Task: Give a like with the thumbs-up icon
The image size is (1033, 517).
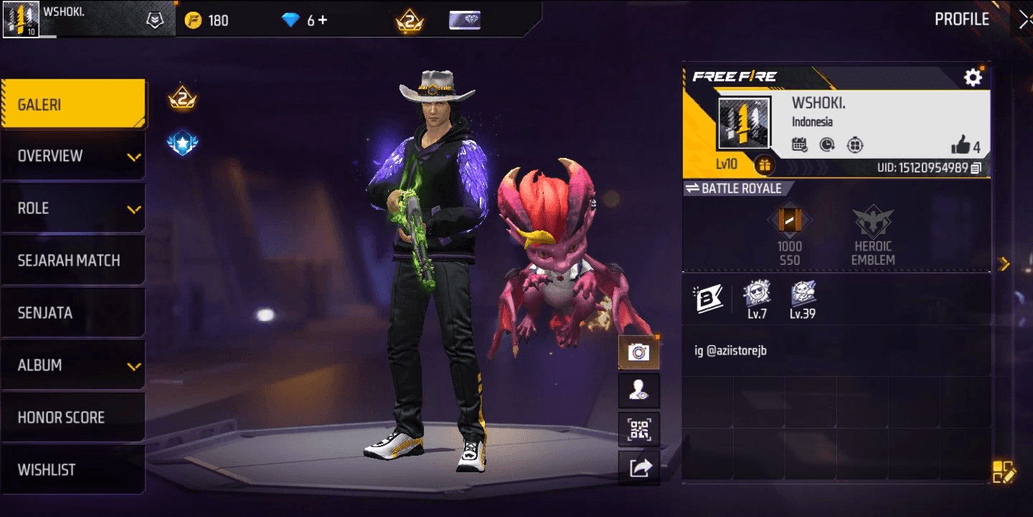Action: (961, 145)
